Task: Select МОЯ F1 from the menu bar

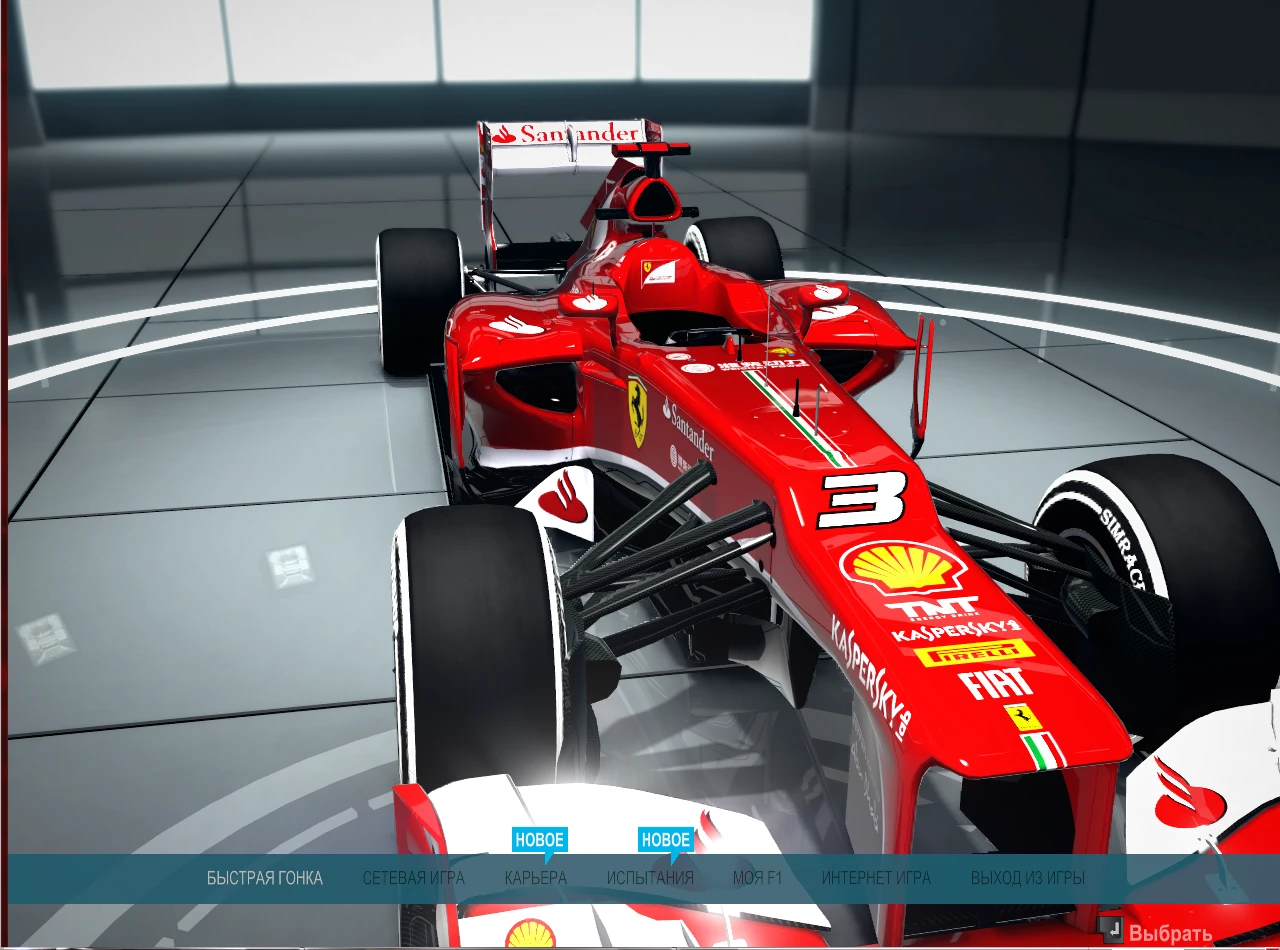Action: pyautogui.click(x=759, y=877)
